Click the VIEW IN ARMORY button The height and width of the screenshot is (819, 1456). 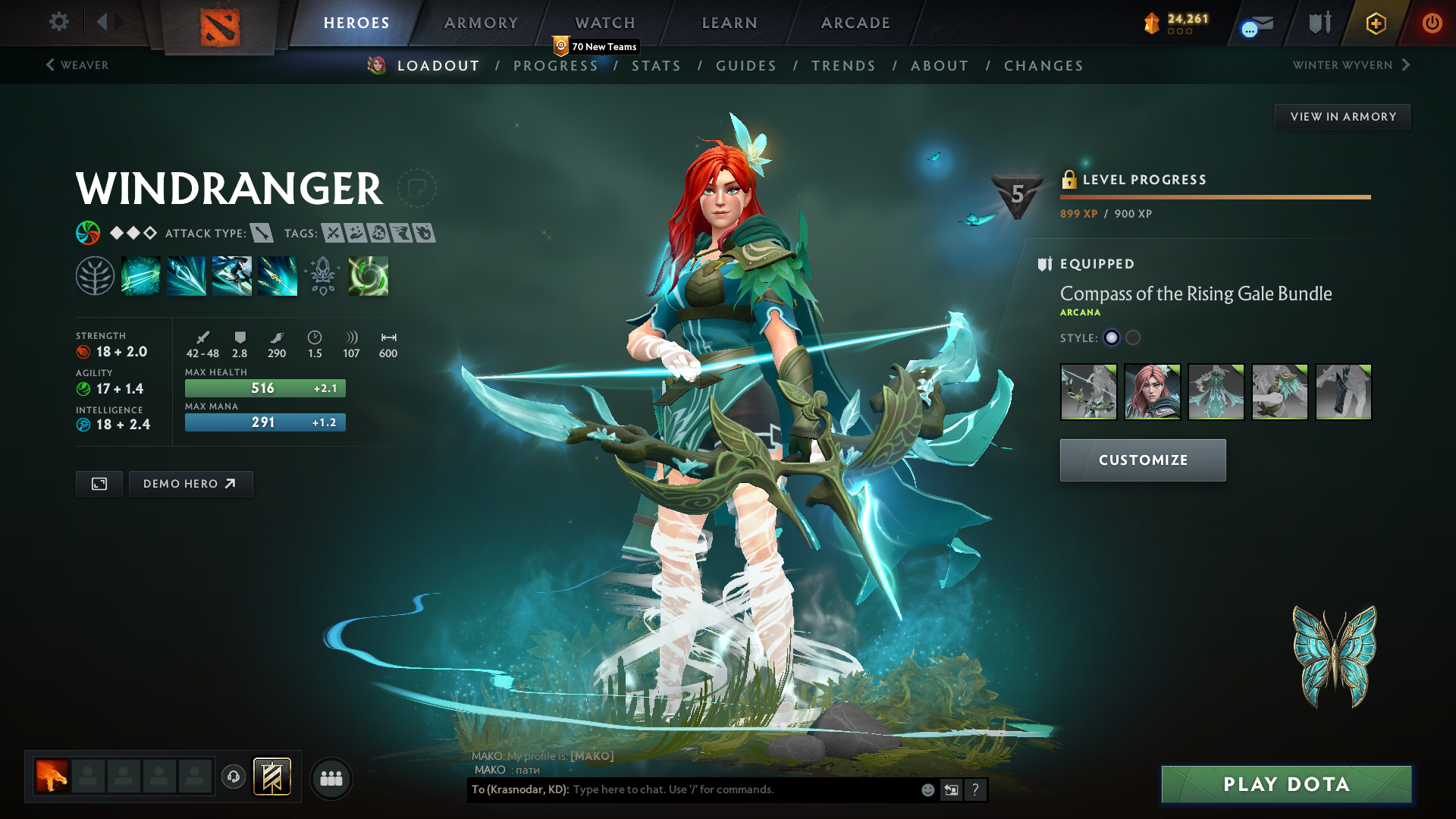pos(1342,116)
